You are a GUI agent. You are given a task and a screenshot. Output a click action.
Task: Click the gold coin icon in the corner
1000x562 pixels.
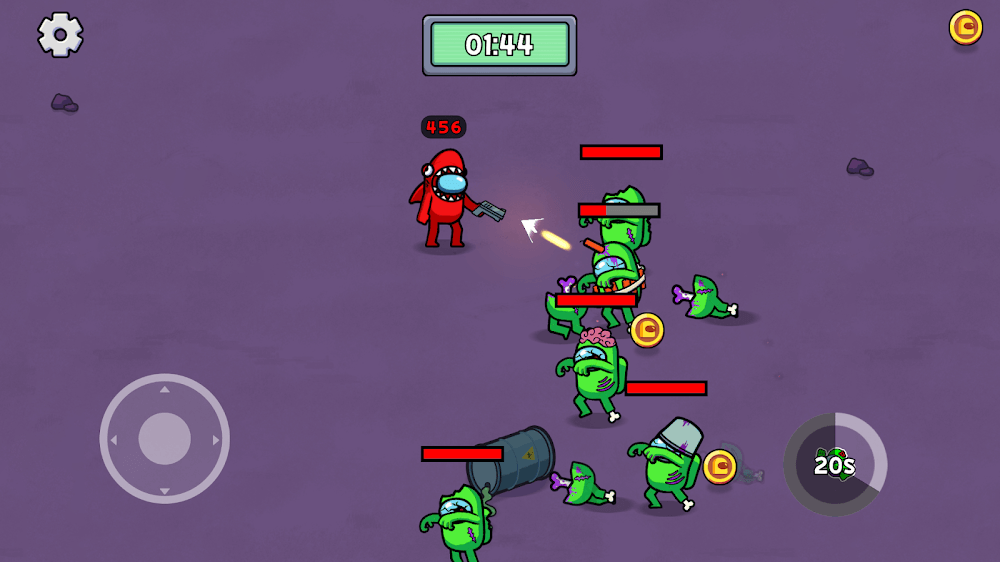965,27
